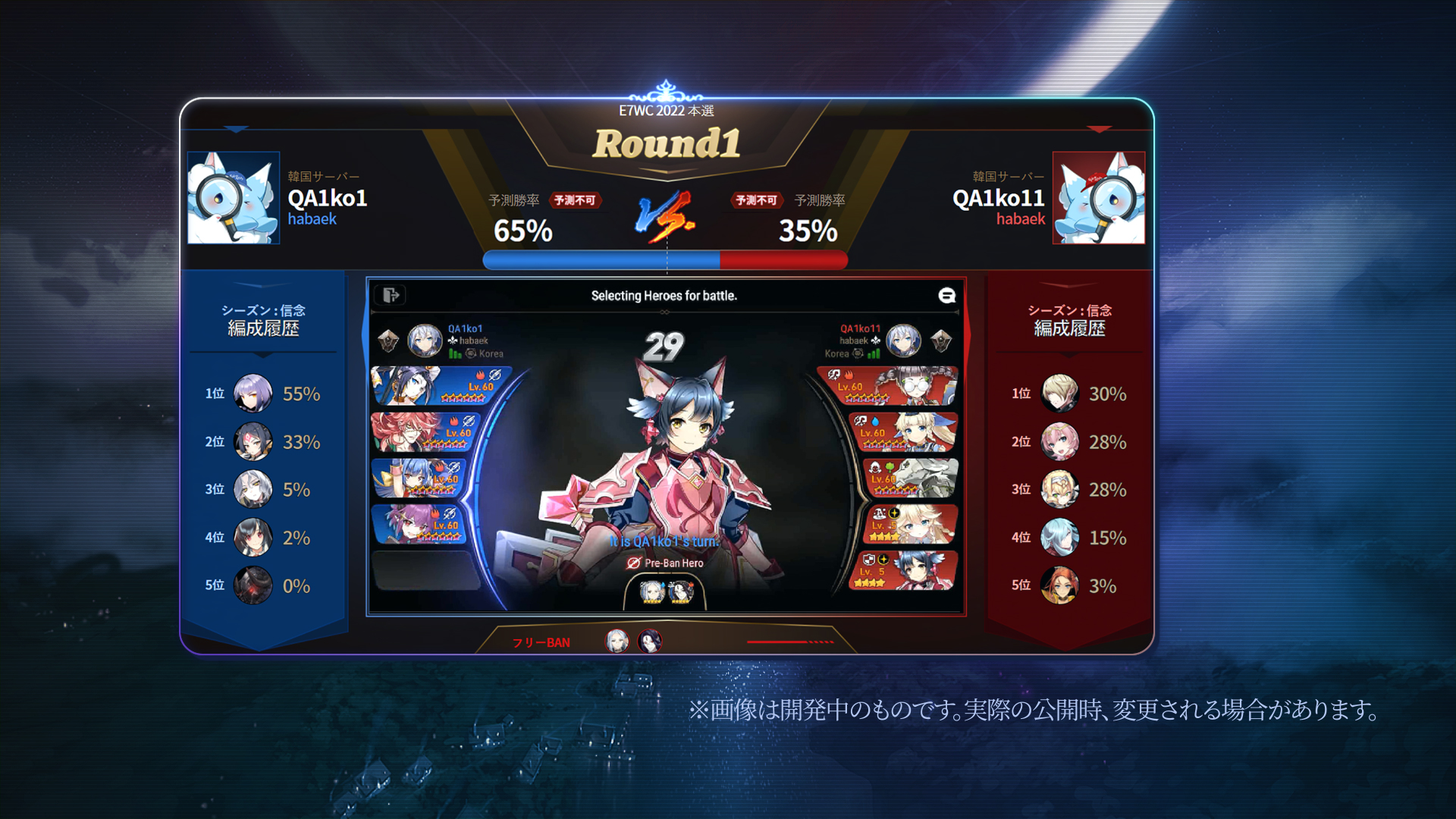The height and width of the screenshot is (819, 1456).
Task: Select the cat-eared Lv. 5 hero card
Action: (x=906, y=570)
